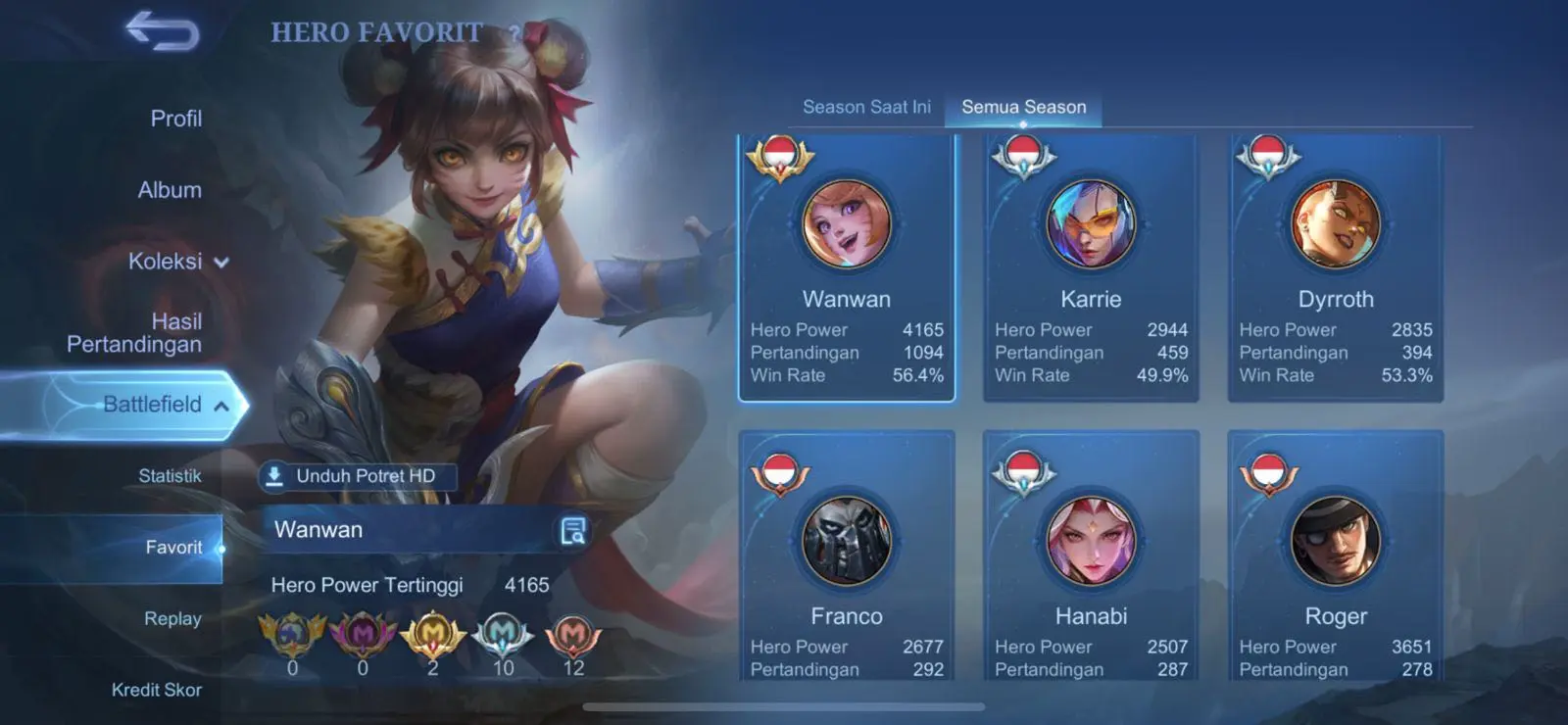The height and width of the screenshot is (725, 1568).
Task: Select the Karrie hero card
Action: 1091,267
